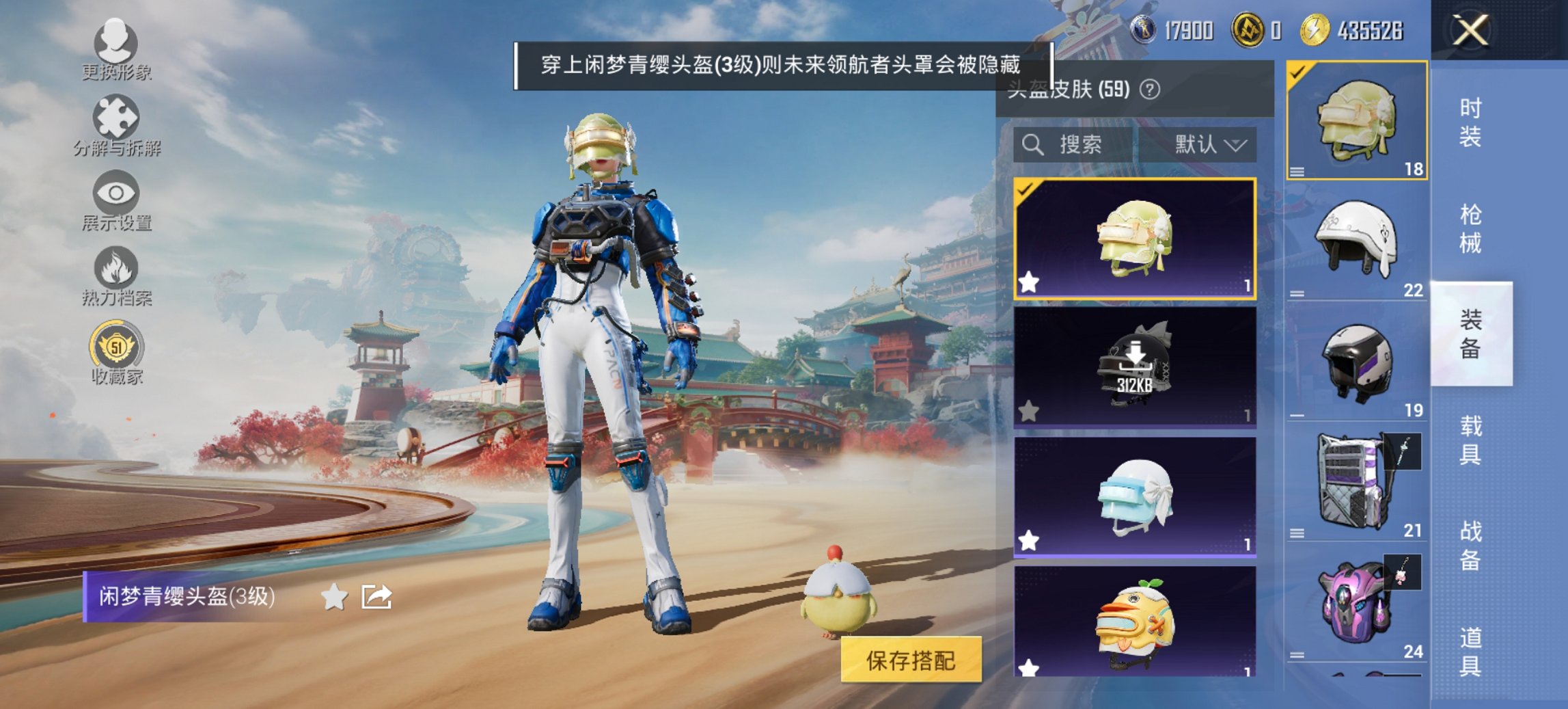
Task: Open the 默认 sorting dropdown
Action: pyautogui.click(x=1202, y=145)
